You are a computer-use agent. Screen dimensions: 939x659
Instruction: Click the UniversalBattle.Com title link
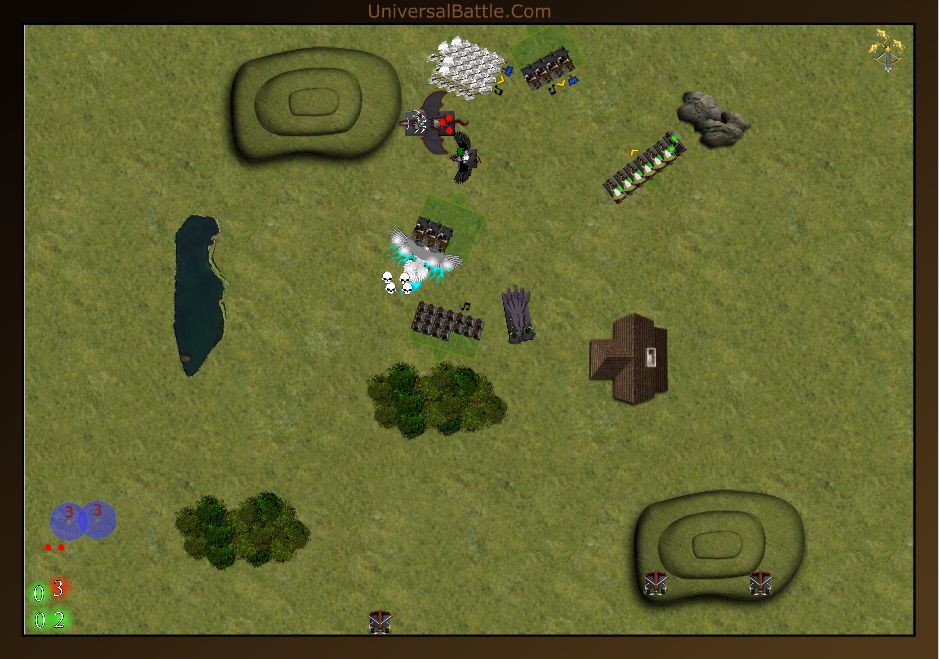pyautogui.click(x=459, y=12)
